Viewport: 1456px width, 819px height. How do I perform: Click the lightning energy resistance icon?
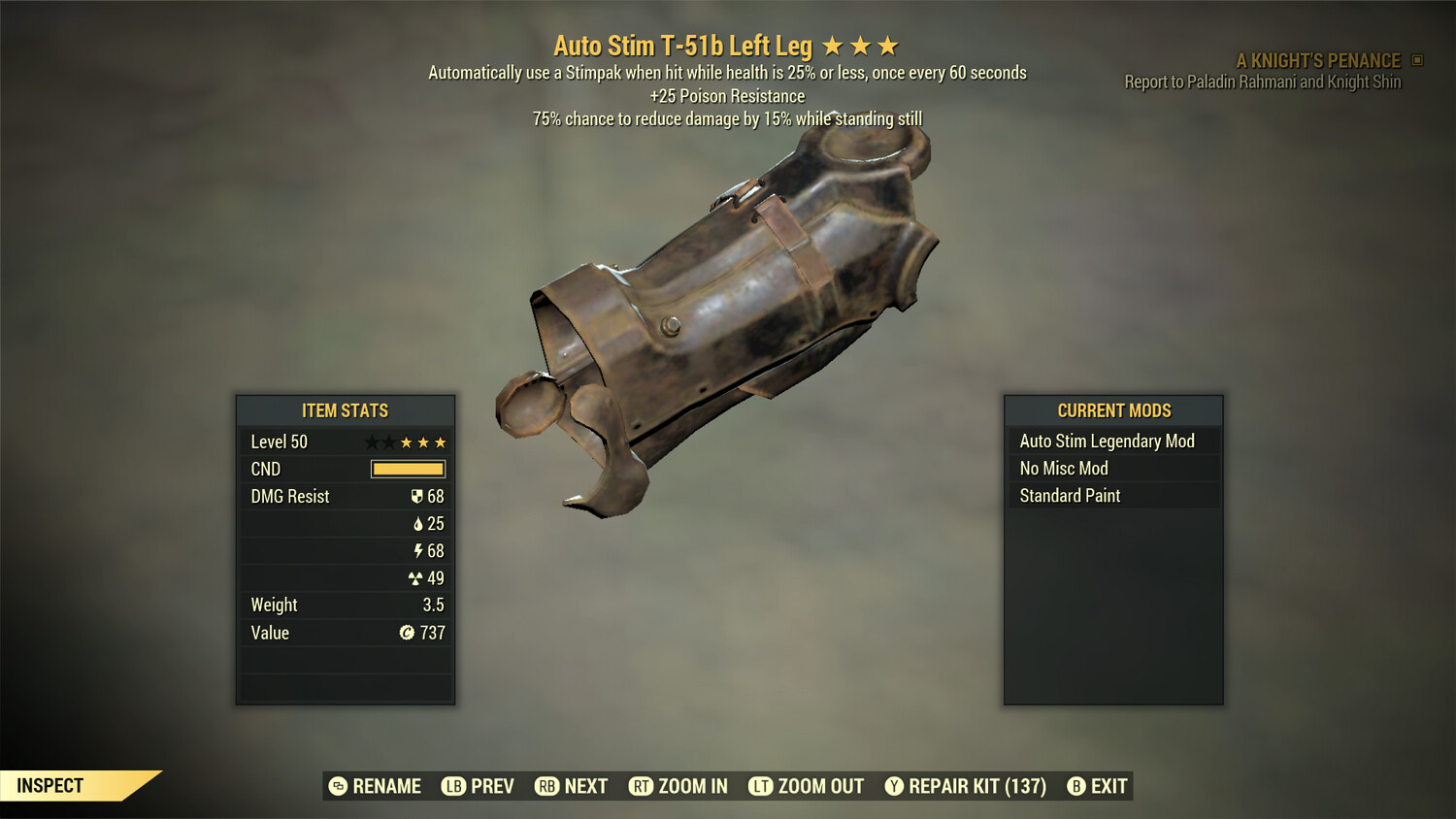418,550
